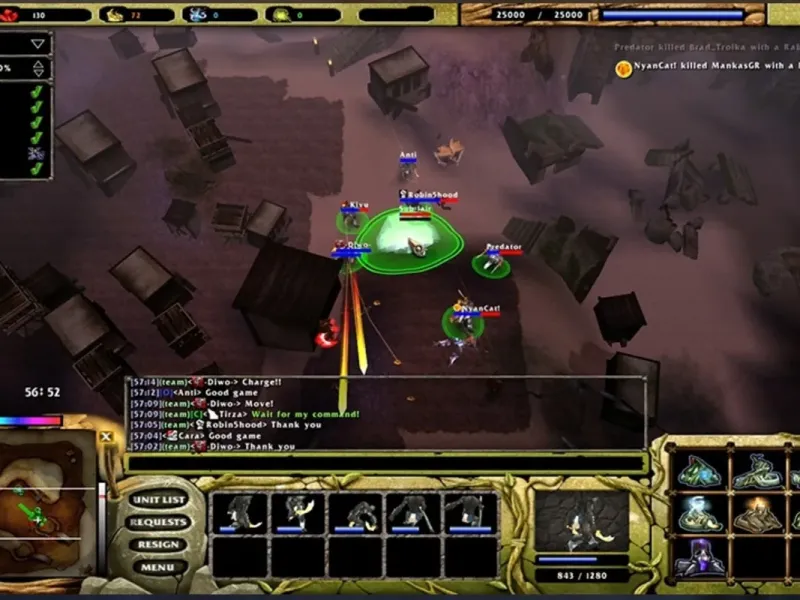800x600 pixels.
Task: Resign from the match
Action: click(x=158, y=545)
